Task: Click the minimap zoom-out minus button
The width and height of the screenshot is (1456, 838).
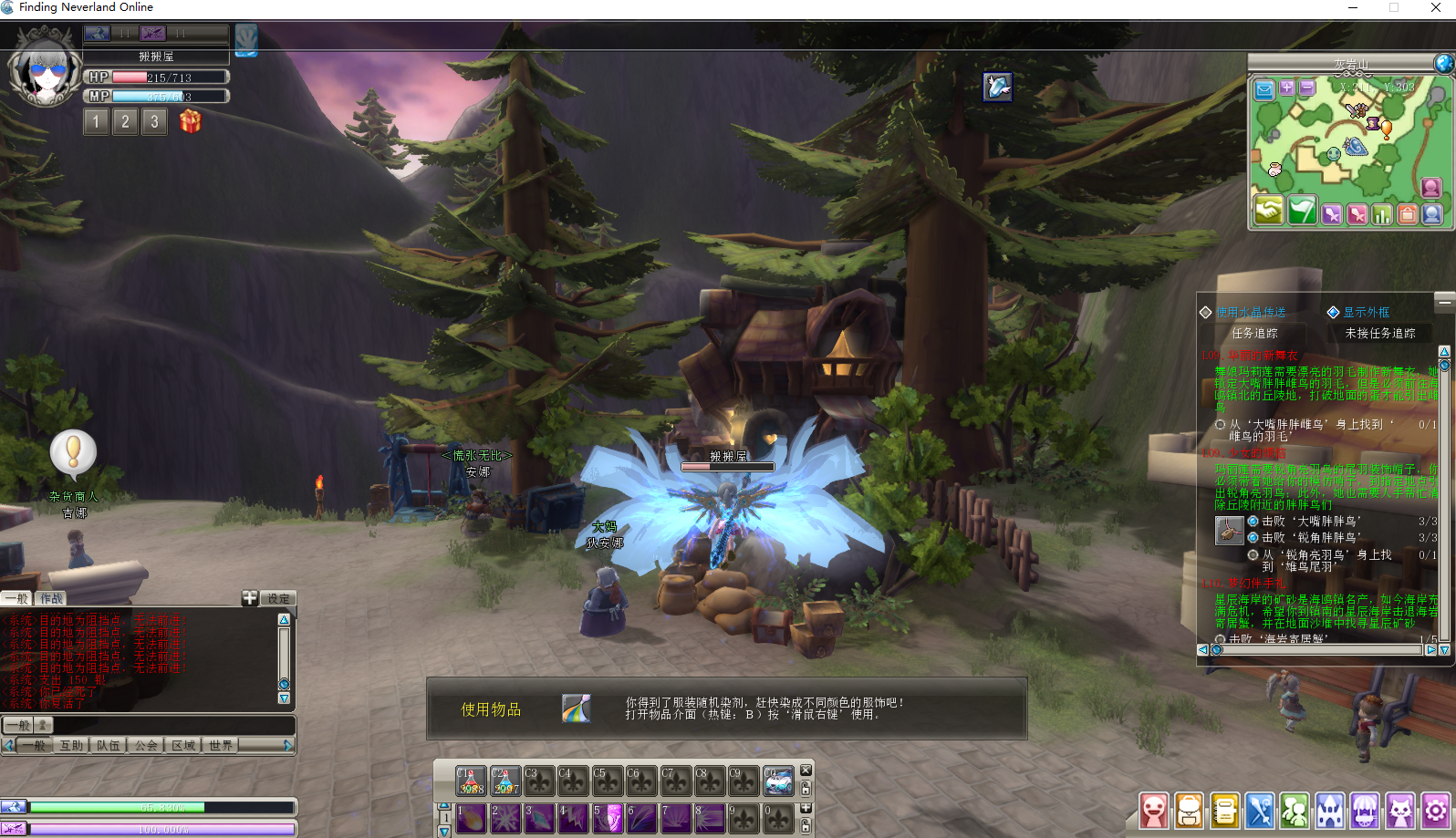Action: tap(1307, 88)
